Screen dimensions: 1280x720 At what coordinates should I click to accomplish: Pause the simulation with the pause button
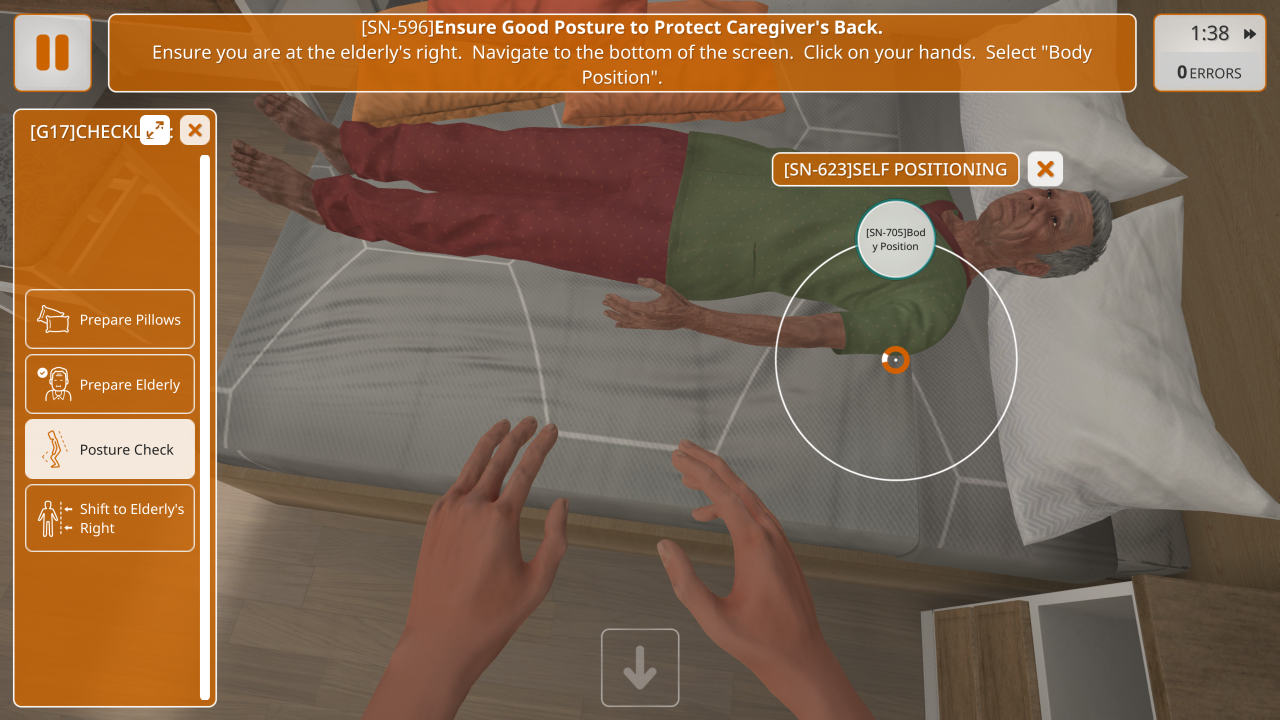[52, 53]
